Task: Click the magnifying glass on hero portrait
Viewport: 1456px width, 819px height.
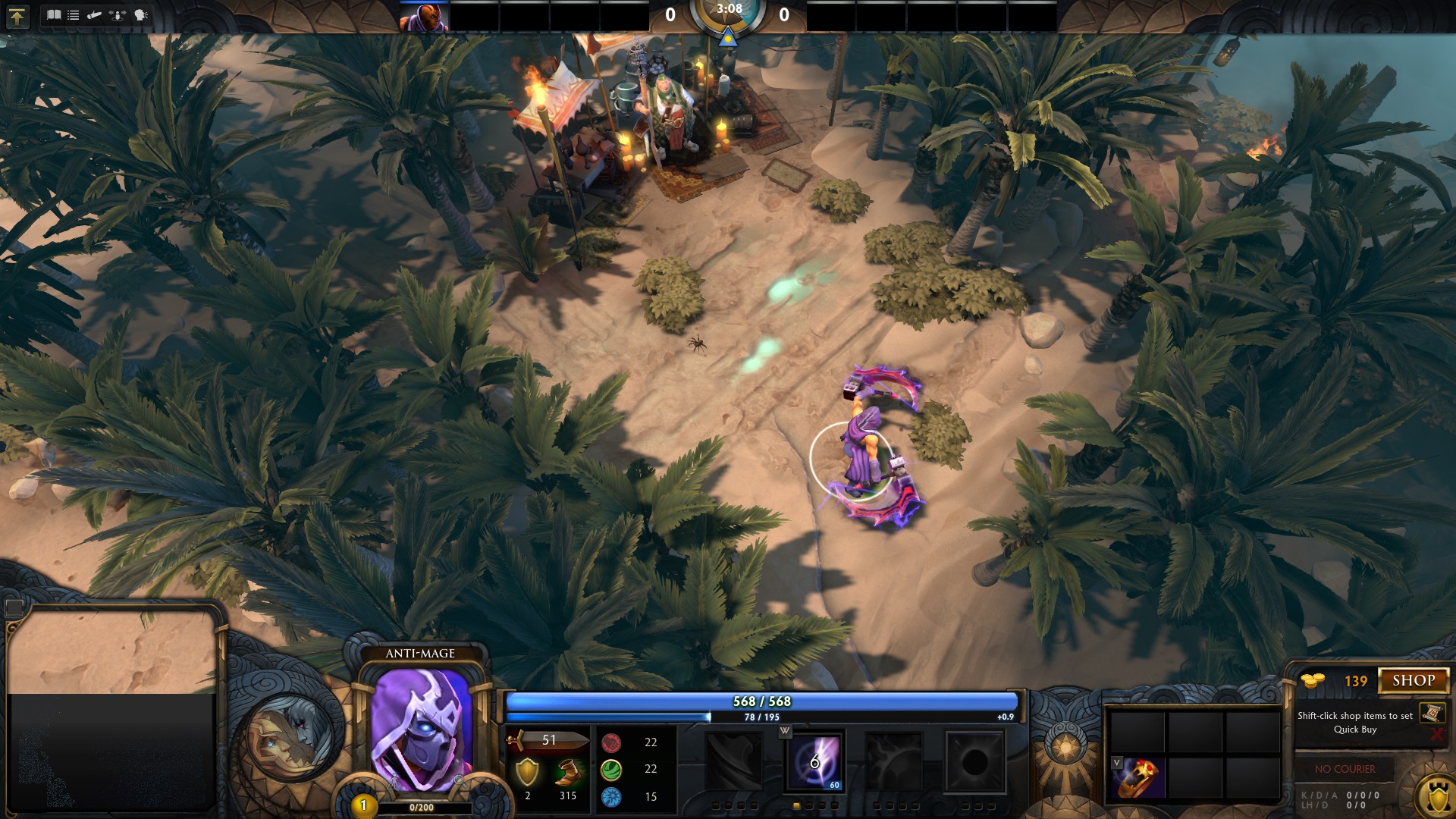Action: (x=459, y=780)
